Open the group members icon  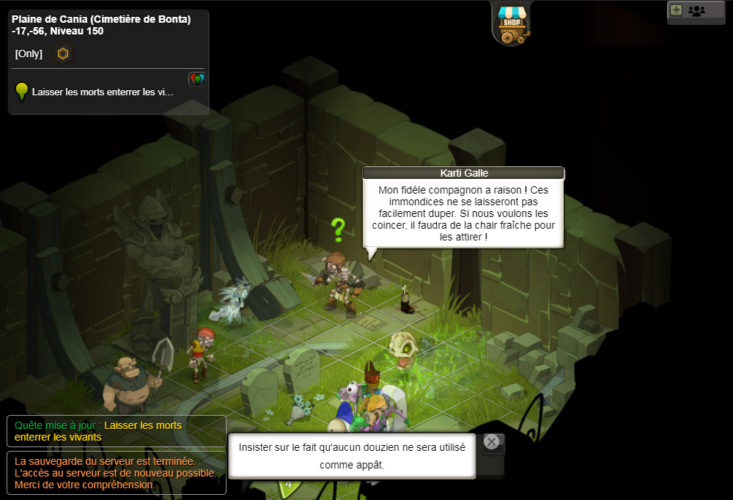point(696,10)
